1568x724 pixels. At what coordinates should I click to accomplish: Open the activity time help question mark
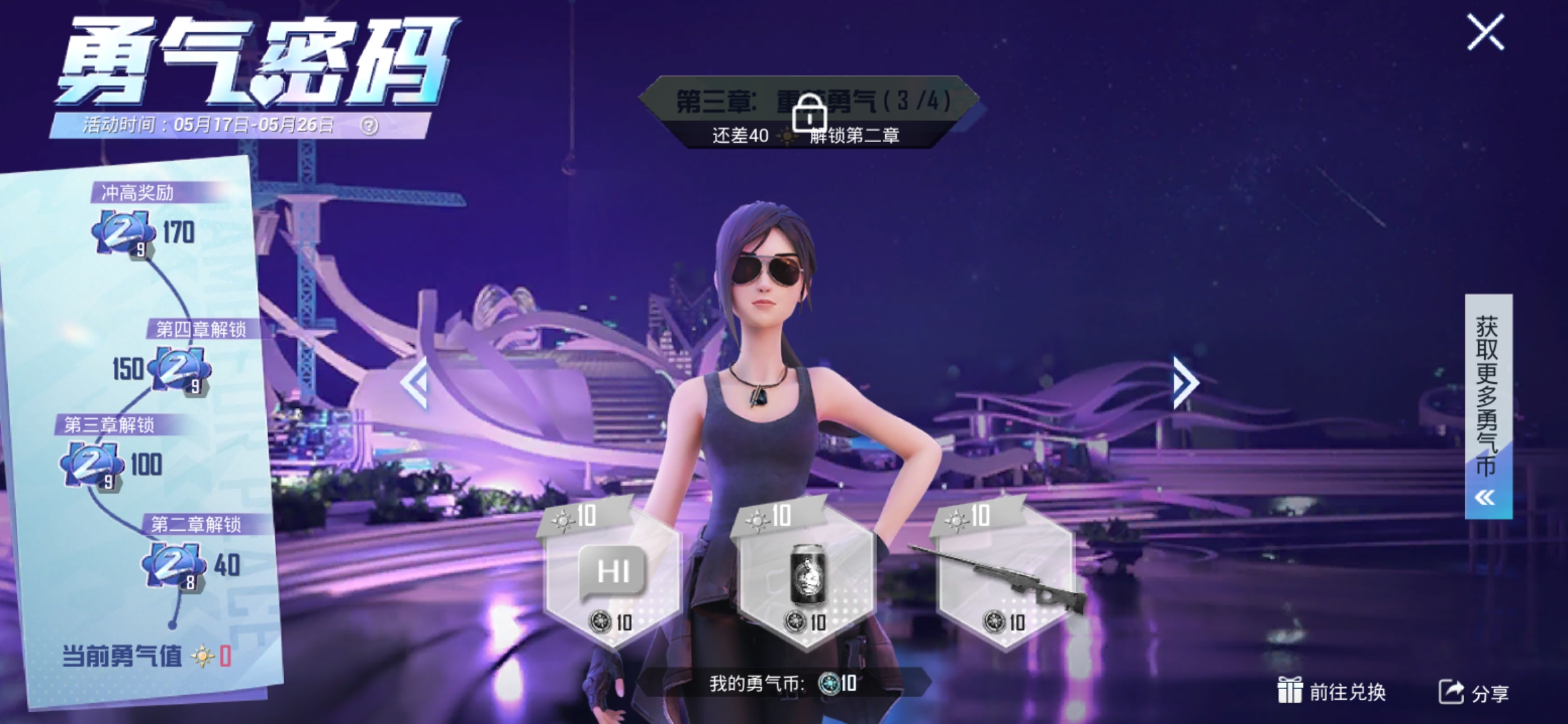coord(369,125)
